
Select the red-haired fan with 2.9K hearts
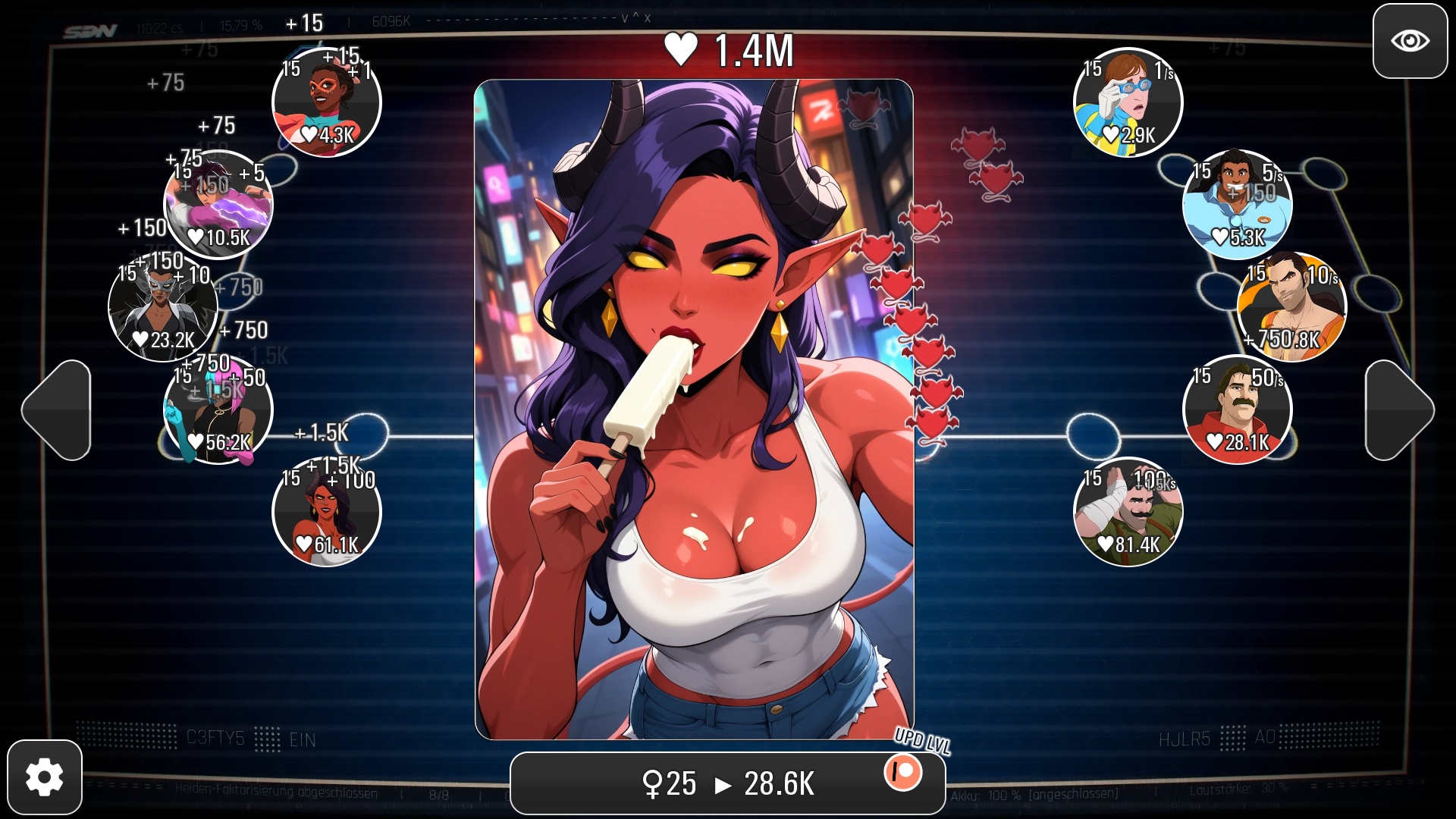tap(1126, 103)
